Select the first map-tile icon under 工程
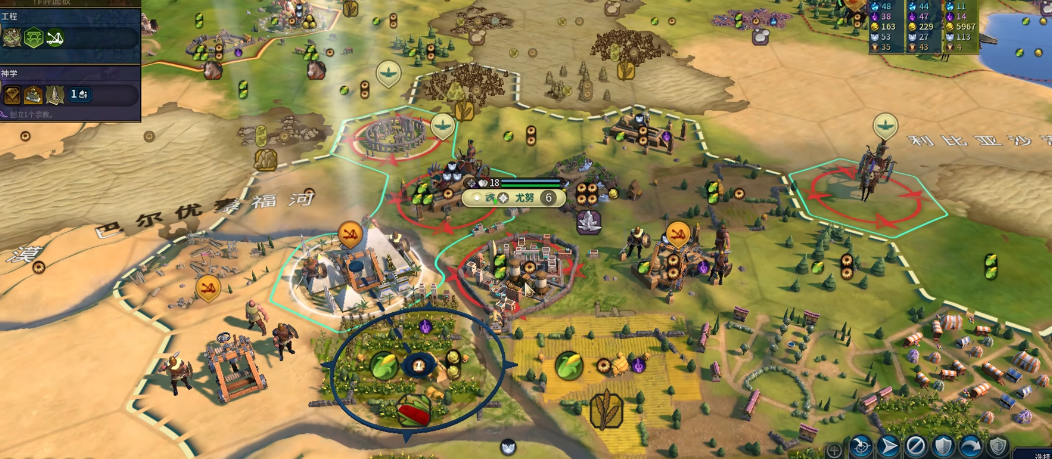The image size is (1052, 459). point(13,38)
